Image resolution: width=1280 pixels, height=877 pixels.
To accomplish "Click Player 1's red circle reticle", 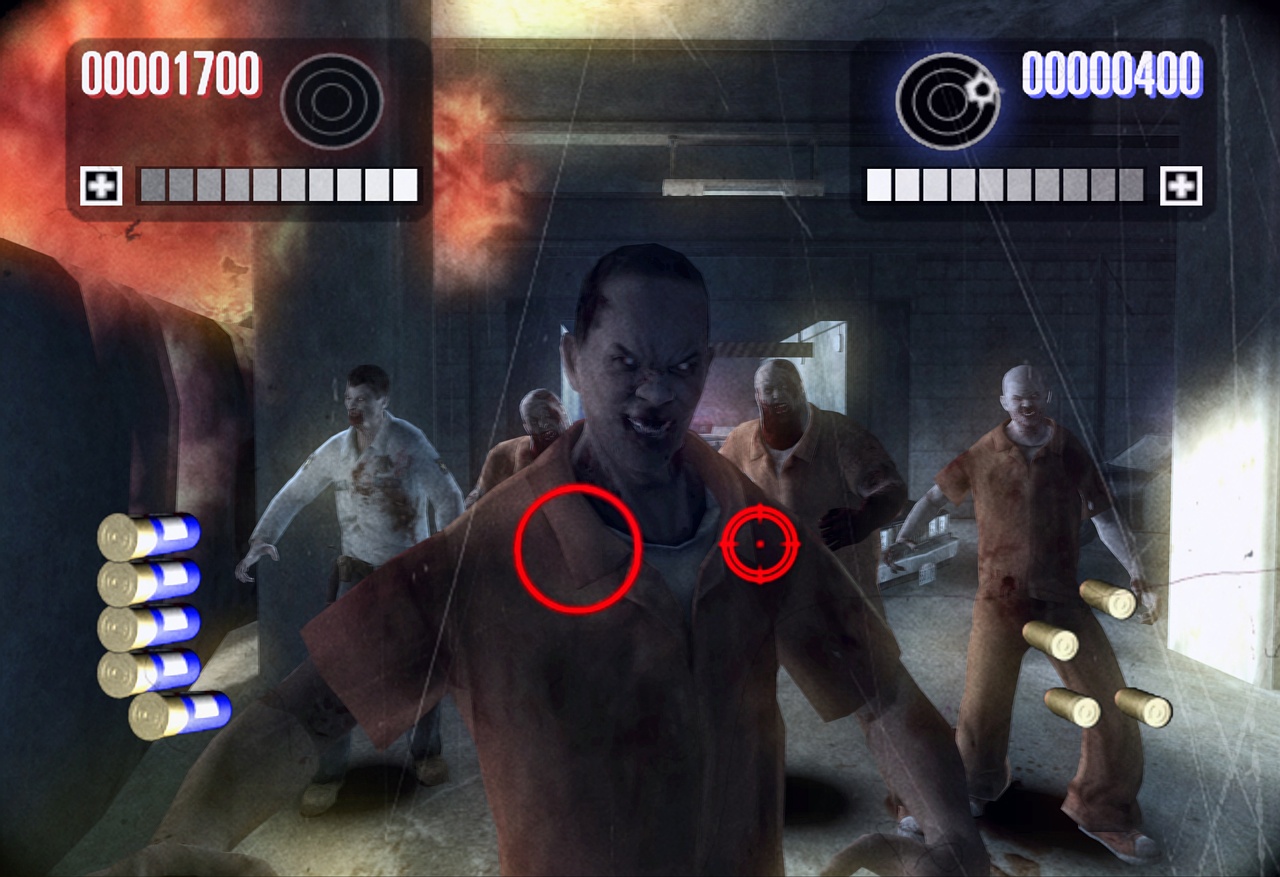I will tap(578, 548).
